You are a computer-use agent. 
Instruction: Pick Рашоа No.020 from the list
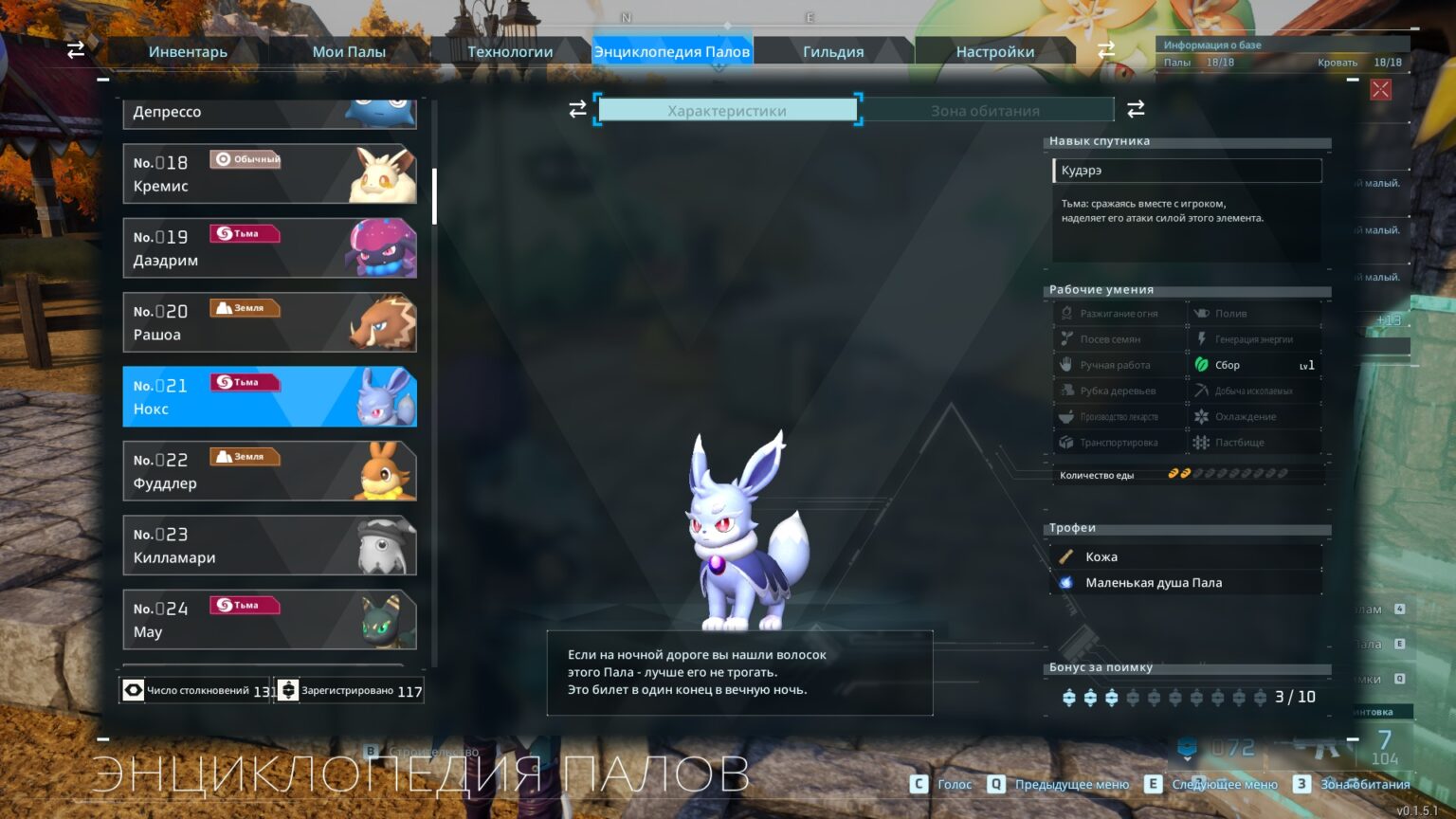(269, 322)
